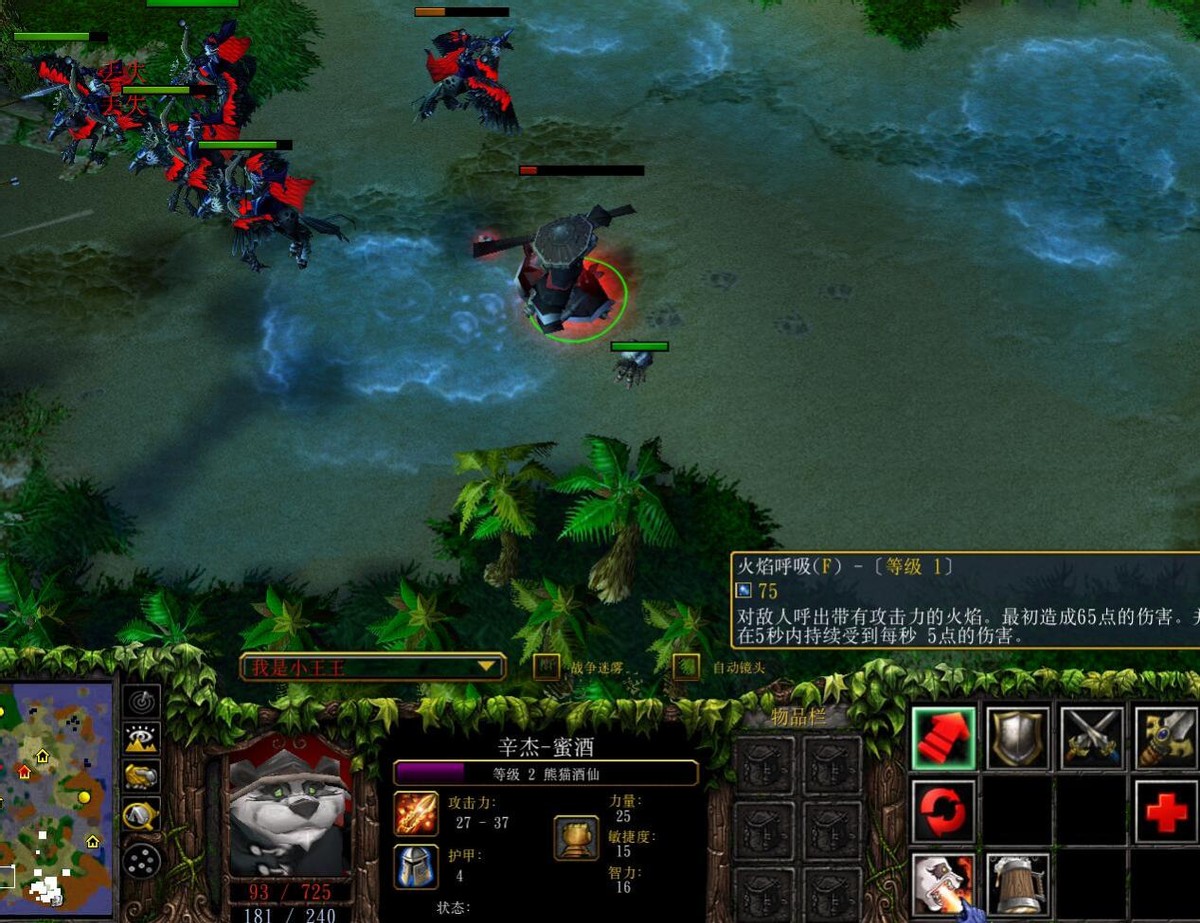The height and width of the screenshot is (923, 1200).
Task: Click the formation movement toggle button
Action: pyautogui.click(x=142, y=859)
